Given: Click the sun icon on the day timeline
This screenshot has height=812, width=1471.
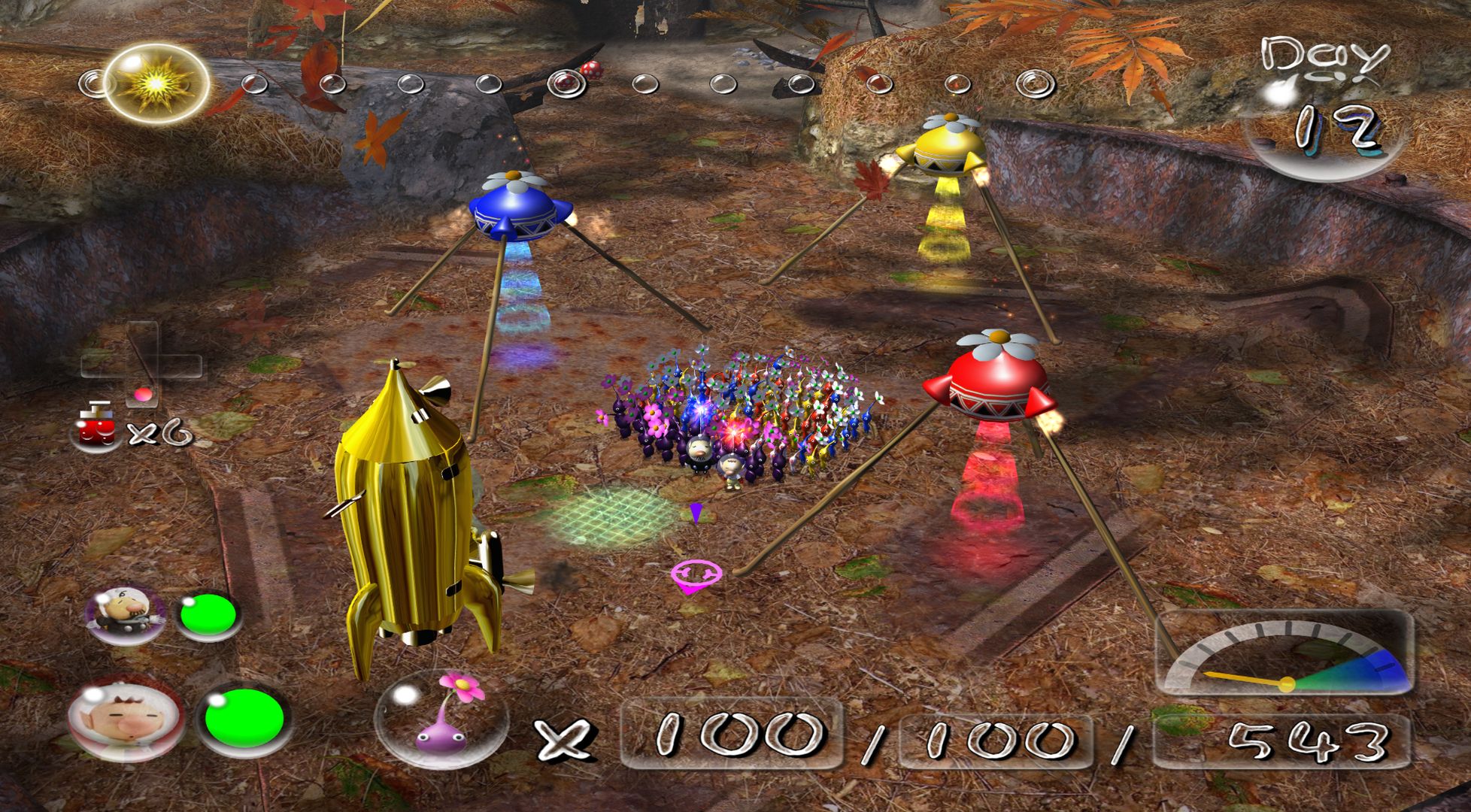Looking at the screenshot, I should click(x=156, y=84).
